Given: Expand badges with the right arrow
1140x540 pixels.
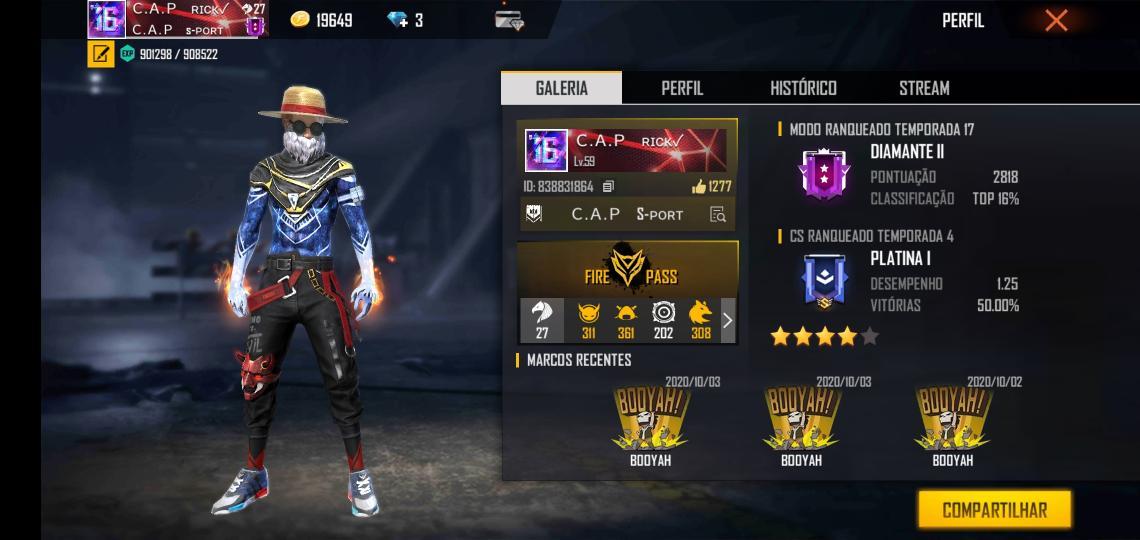Looking at the screenshot, I should point(727,321).
